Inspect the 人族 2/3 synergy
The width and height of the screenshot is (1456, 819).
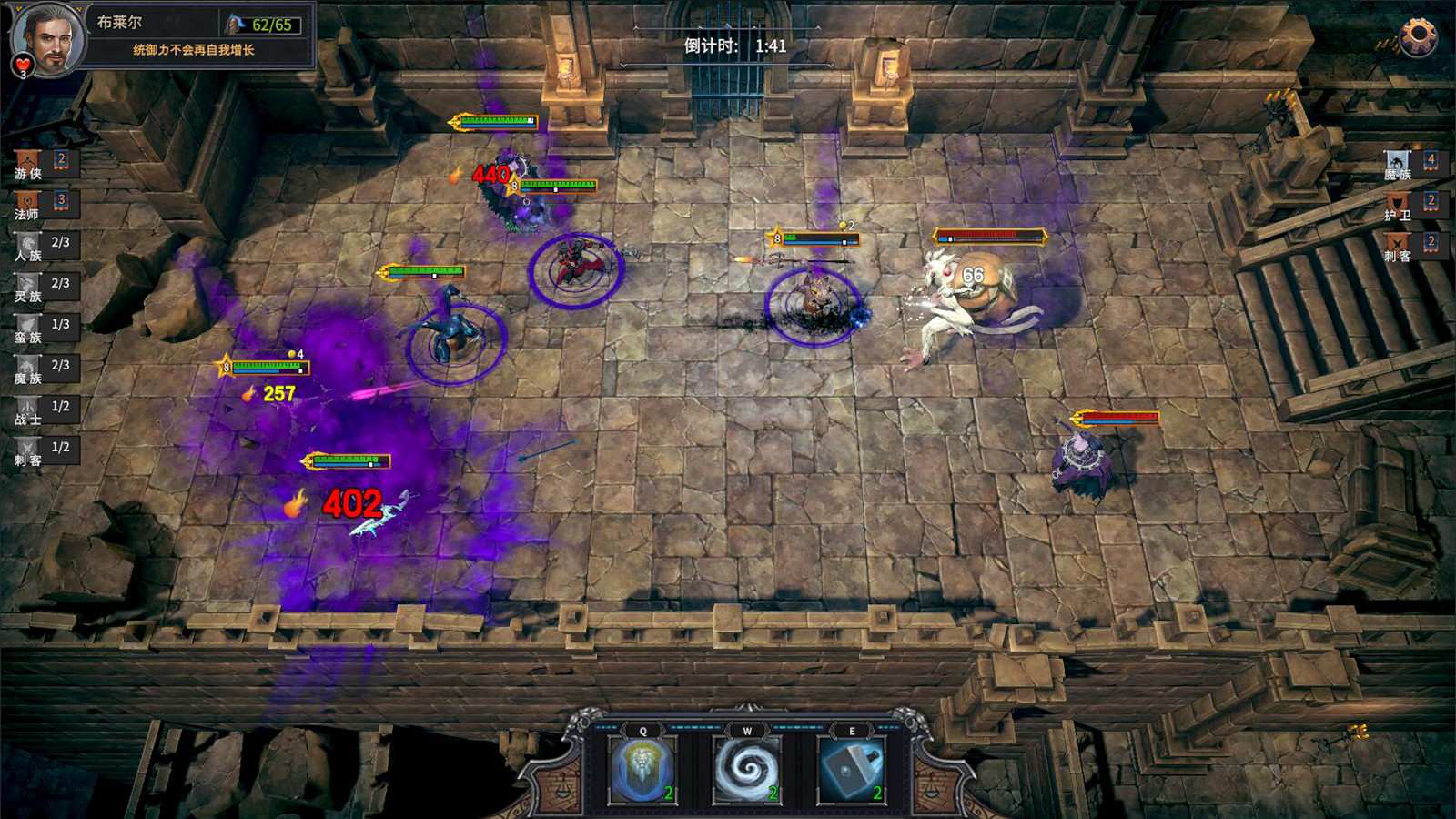pyautogui.click(x=28, y=246)
